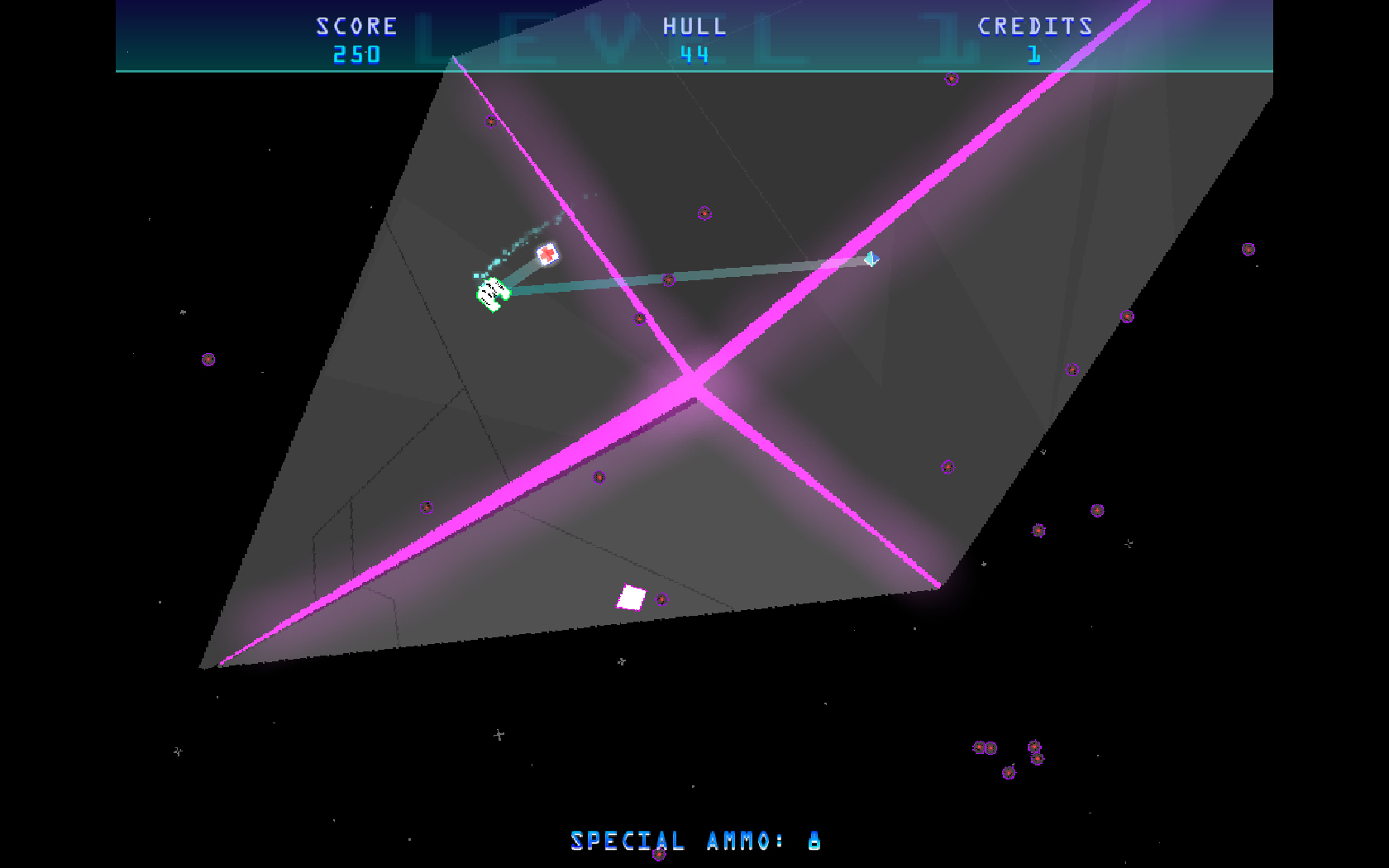Click the SPECIAL AMMO: 8 text
Image resolution: width=1389 pixels, height=868 pixels.
694,841
